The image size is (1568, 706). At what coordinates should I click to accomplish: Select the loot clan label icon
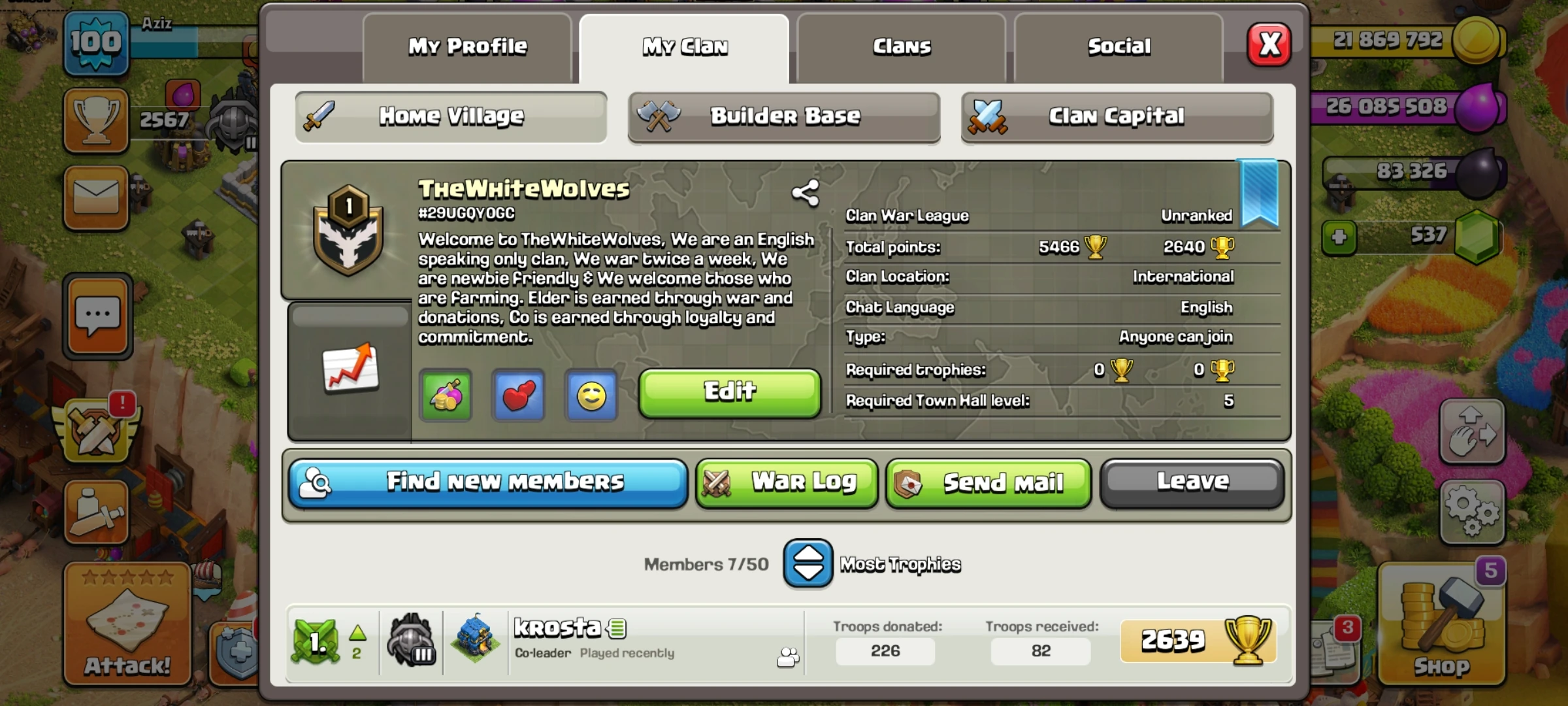point(446,395)
